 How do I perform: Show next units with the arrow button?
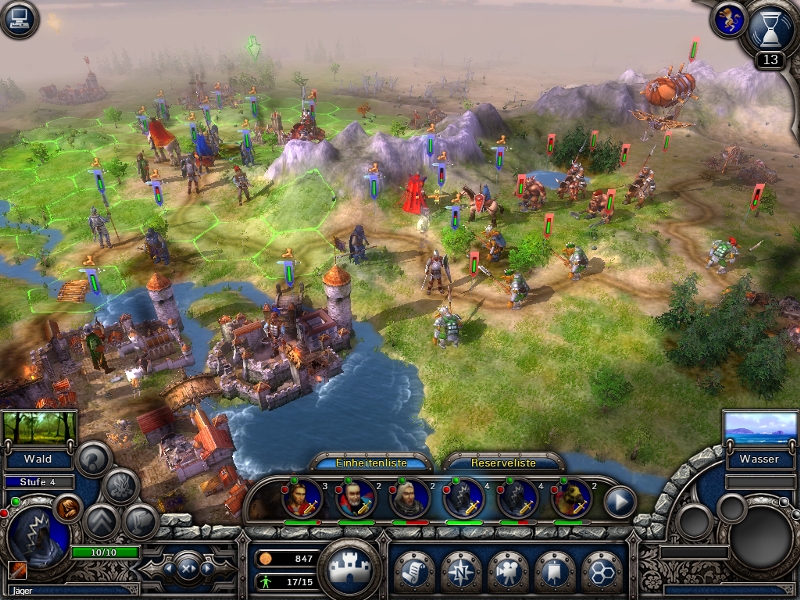tap(620, 501)
